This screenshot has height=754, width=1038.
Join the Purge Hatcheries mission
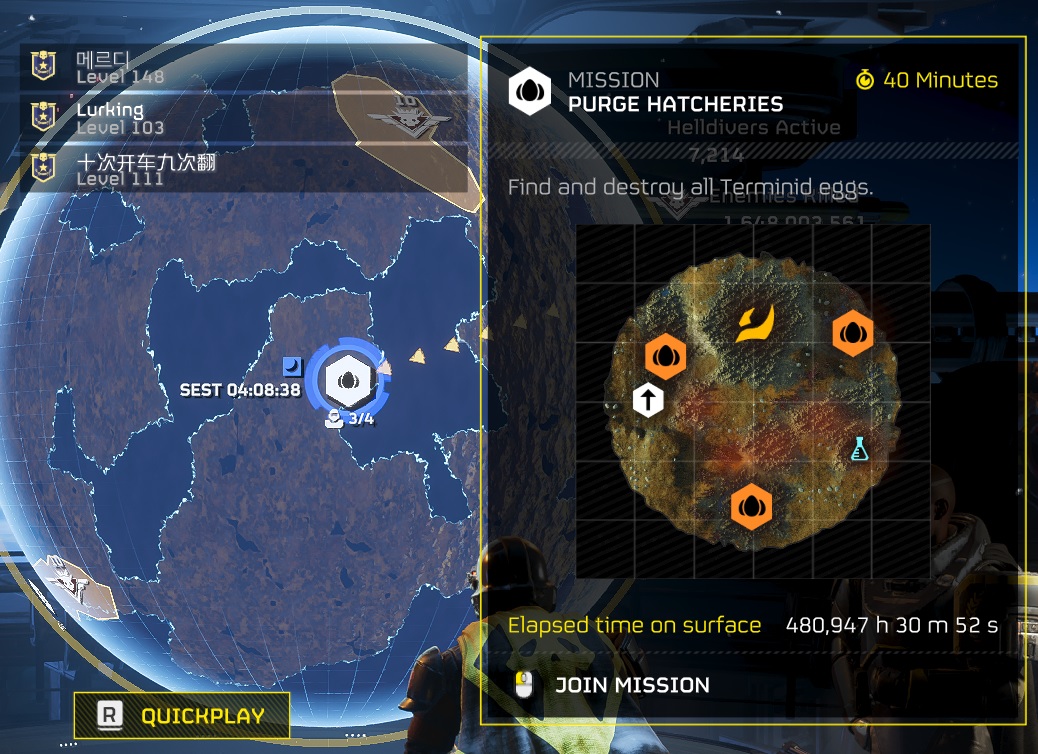[631, 685]
